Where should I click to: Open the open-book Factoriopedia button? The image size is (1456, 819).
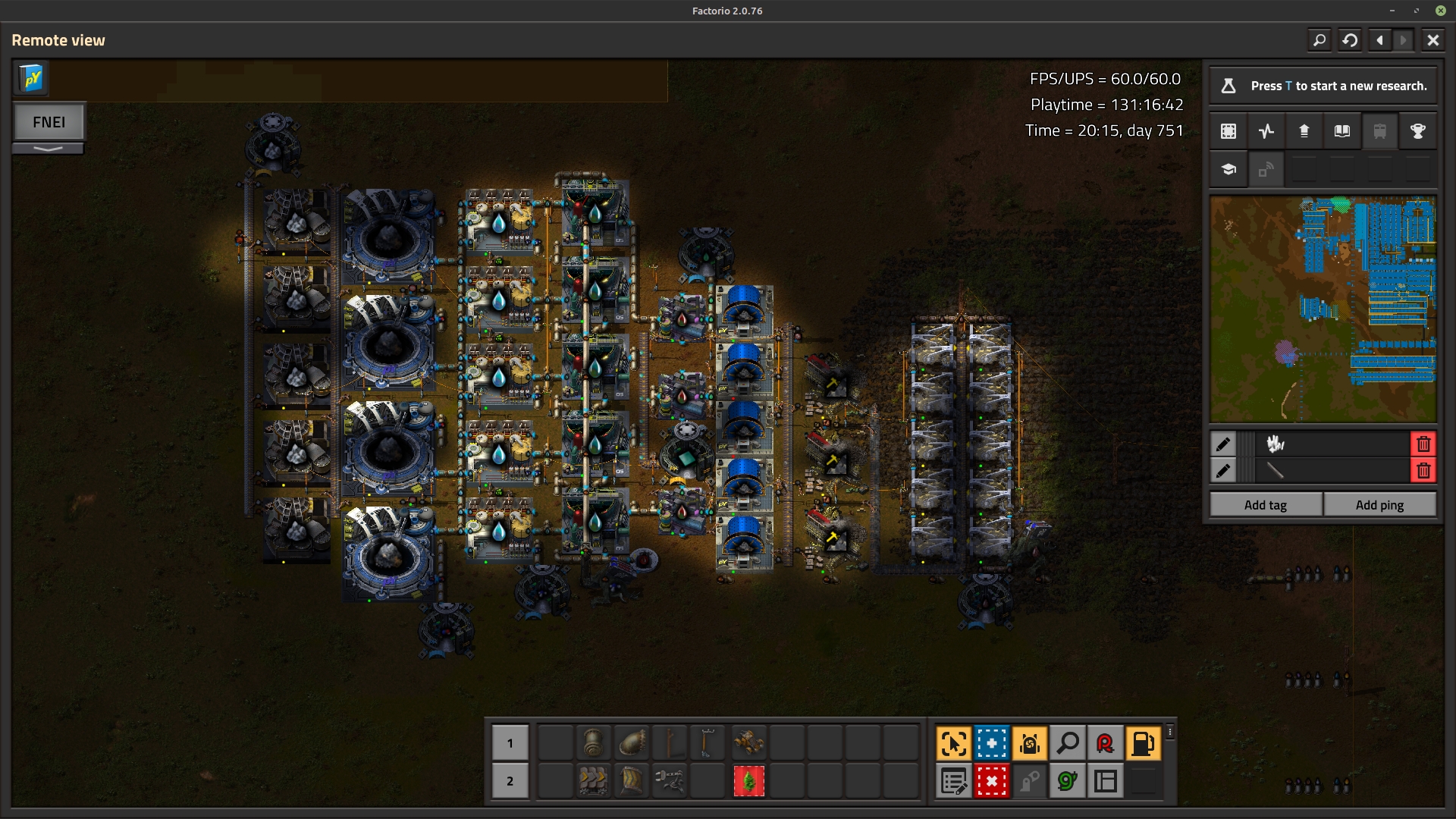tap(1341, 131)
